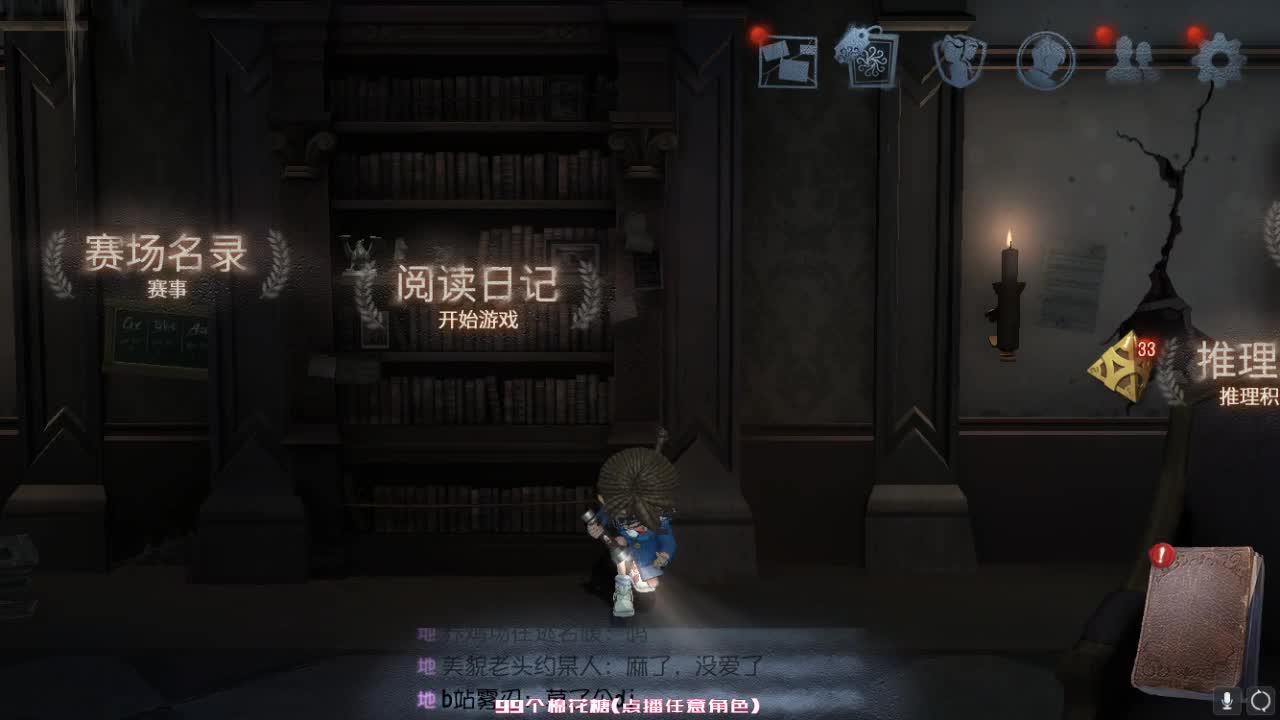The image size is (1280, 720).
Task: Open the settings gear icon
Action: point(1218,60)
